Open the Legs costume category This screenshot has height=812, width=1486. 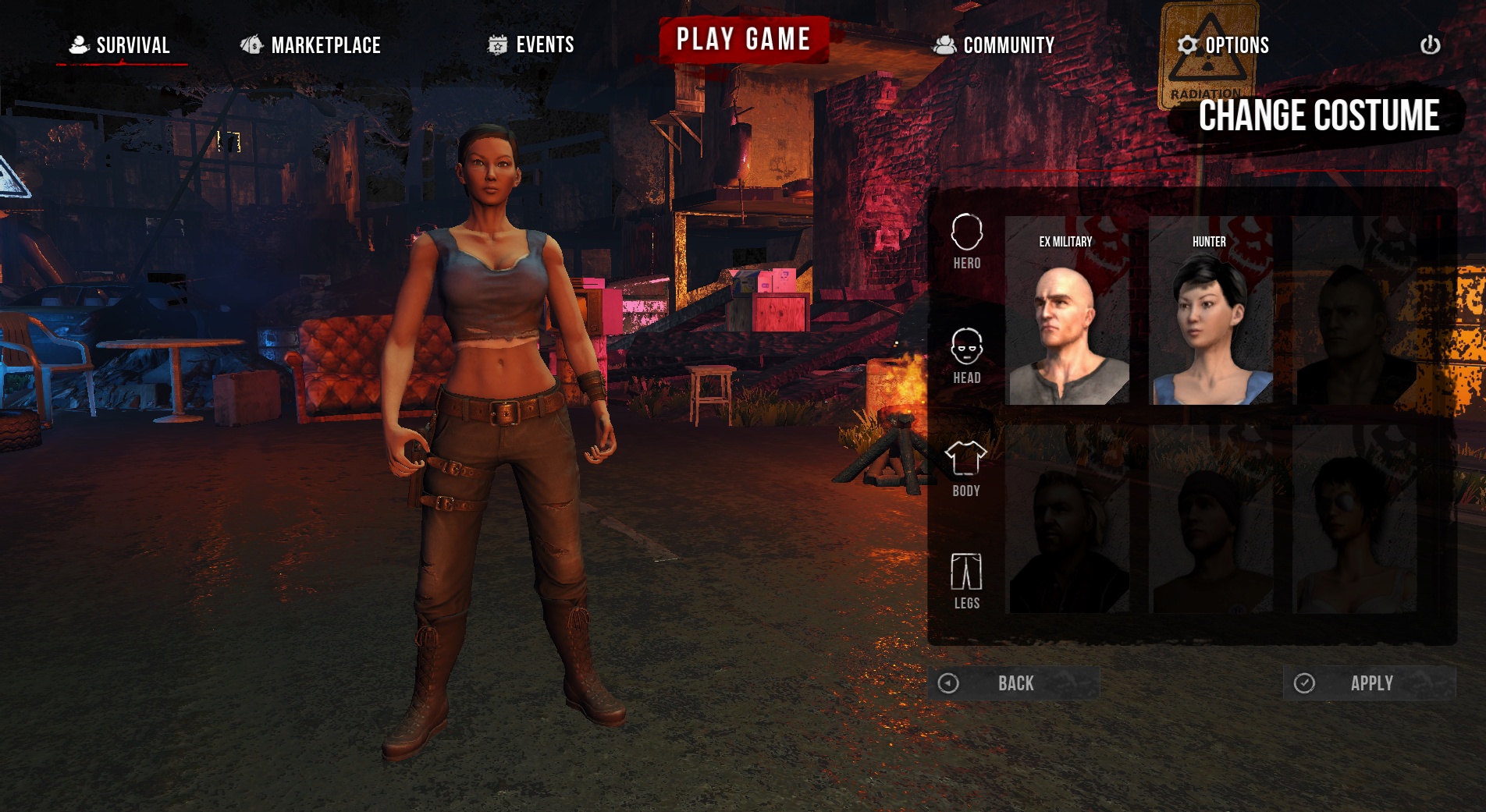pyautogui.click(x=966, y=581)
